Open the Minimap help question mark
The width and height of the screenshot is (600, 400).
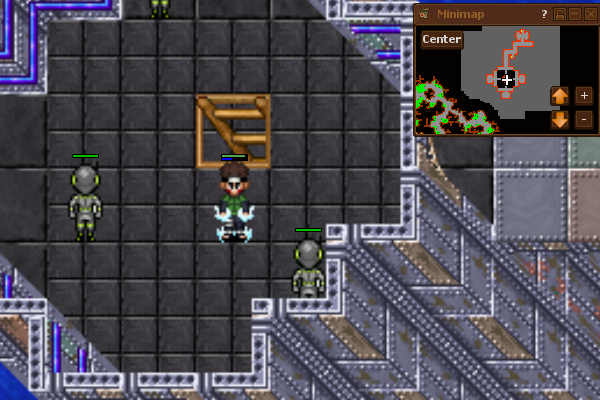544,14
